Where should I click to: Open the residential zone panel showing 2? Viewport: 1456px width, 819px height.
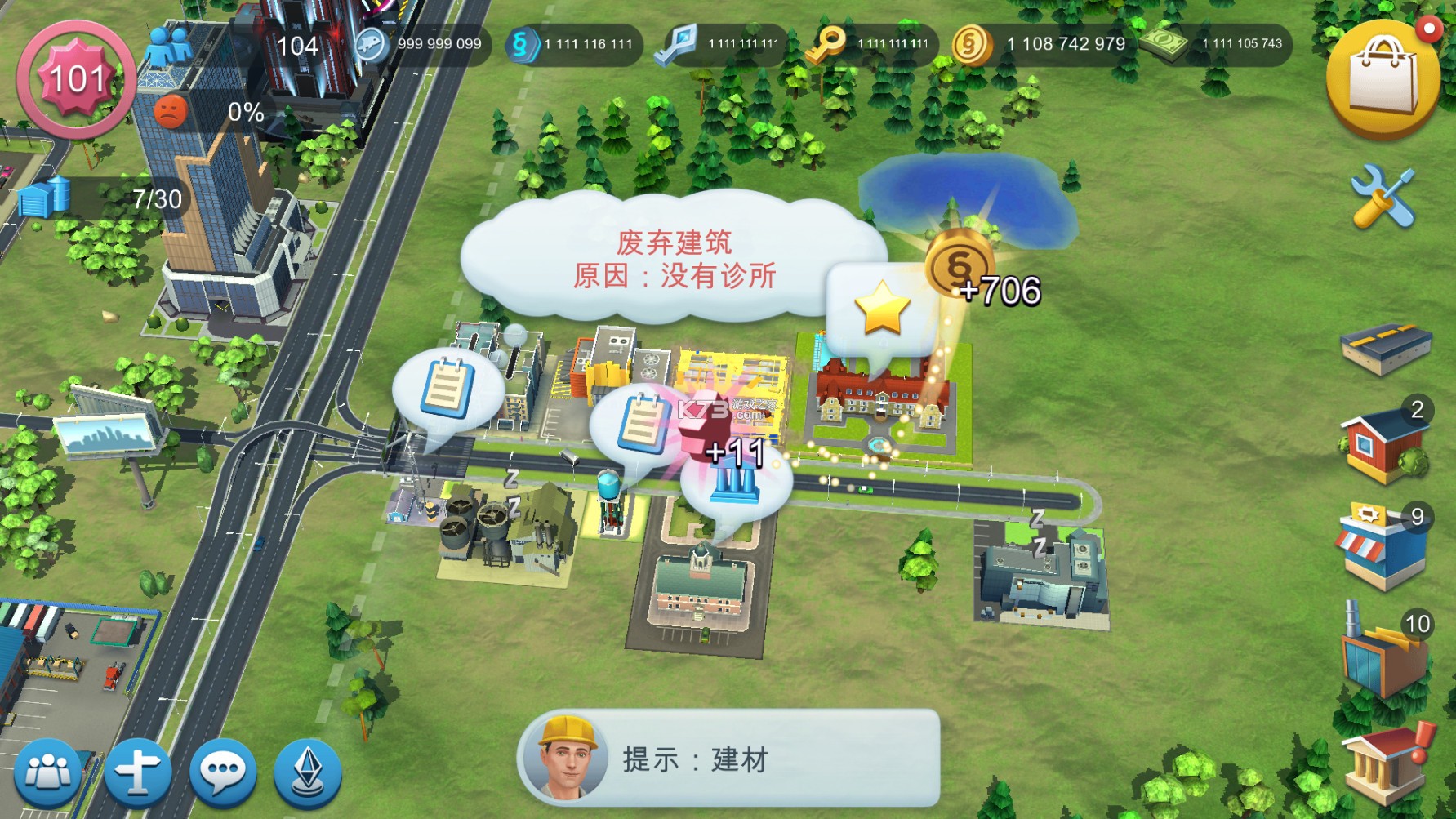[x=1387, y=447]
